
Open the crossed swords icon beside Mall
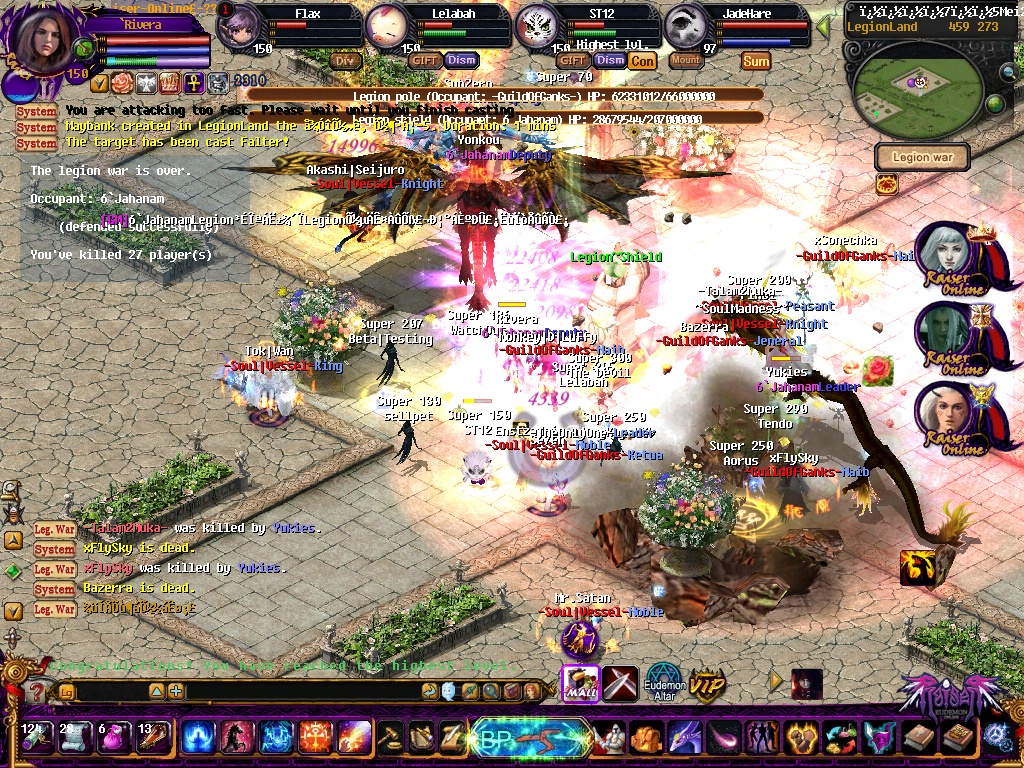(620, 682)
